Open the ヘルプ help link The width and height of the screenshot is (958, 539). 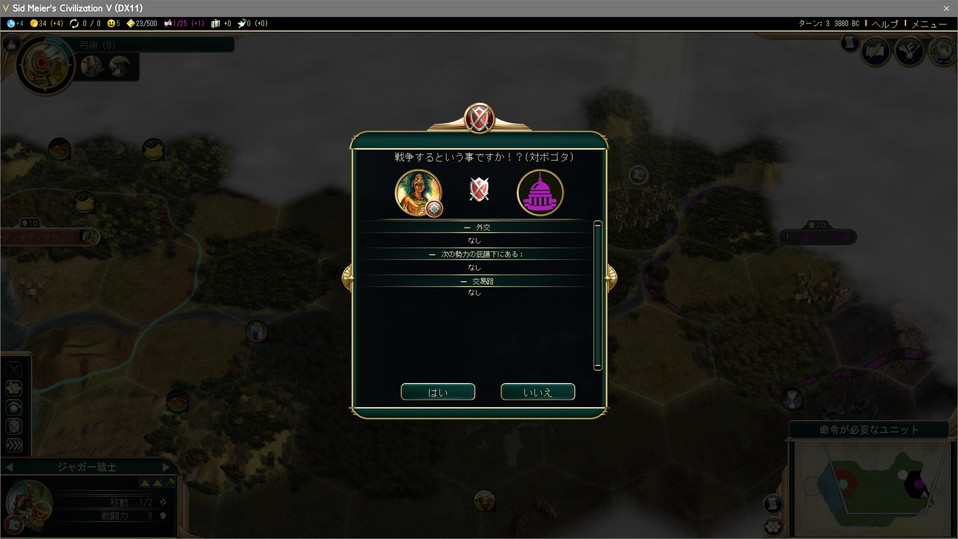[x=885, y=23]
